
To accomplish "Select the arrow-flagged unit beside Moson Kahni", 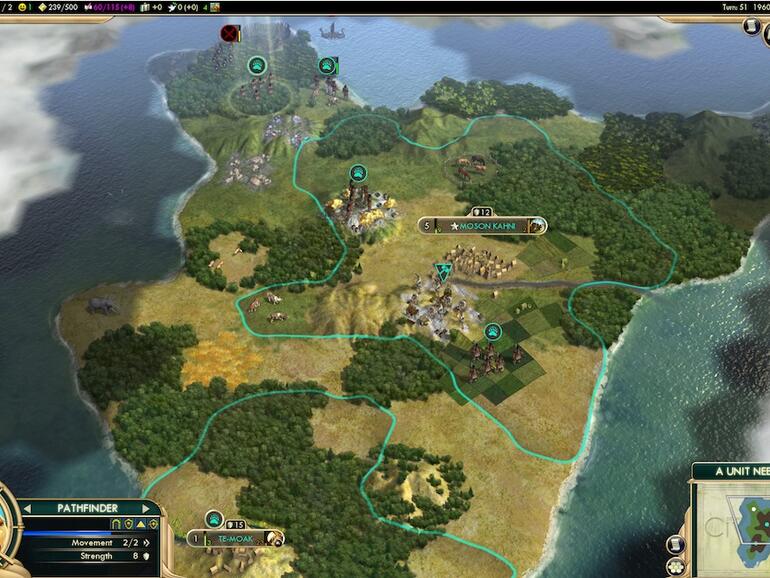I will [443, 272].
